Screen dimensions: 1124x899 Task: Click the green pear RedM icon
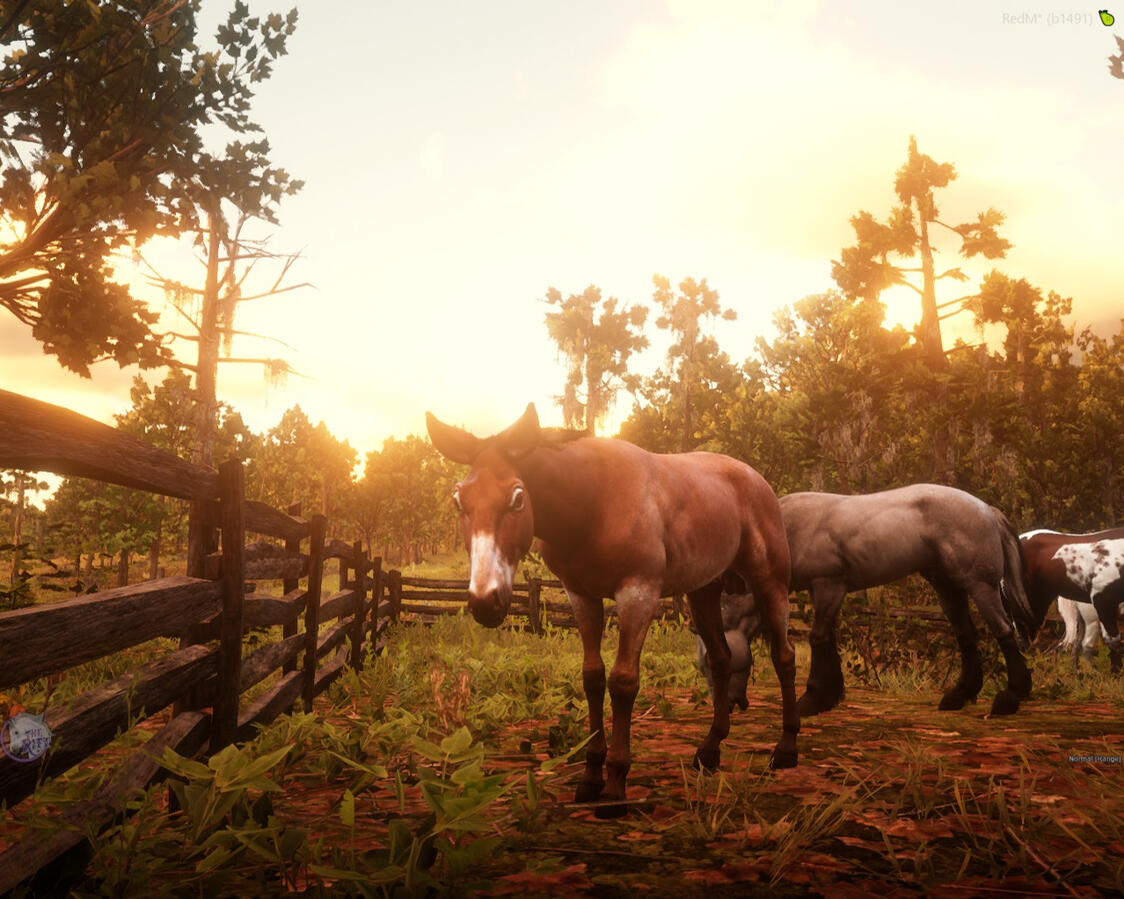(x=1106, y=18)
